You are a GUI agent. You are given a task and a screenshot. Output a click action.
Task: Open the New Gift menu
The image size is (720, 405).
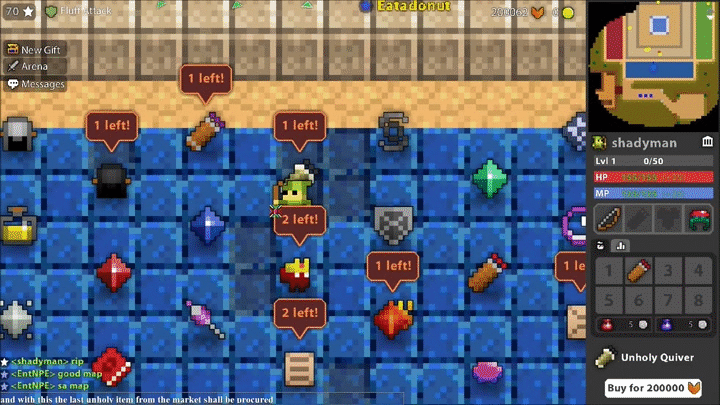[36, 49]
